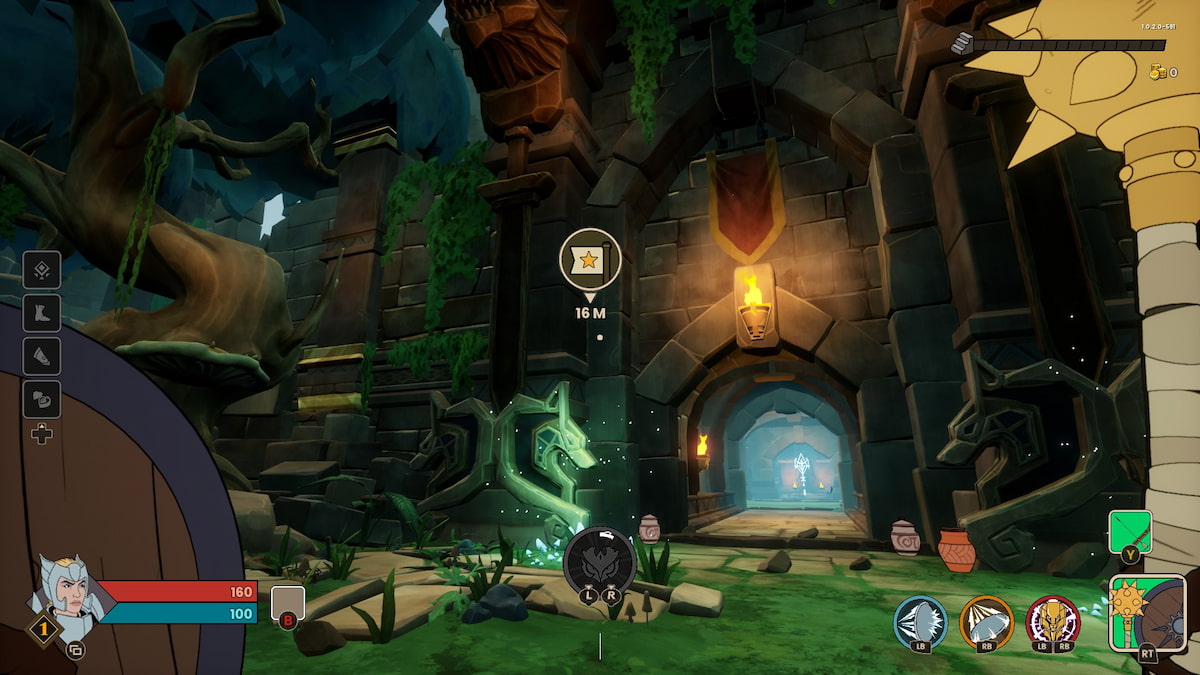This screenshot has width=1200, height=675.
Task: Click the dark wolf emblem at screen center
Action: [599, 561]
